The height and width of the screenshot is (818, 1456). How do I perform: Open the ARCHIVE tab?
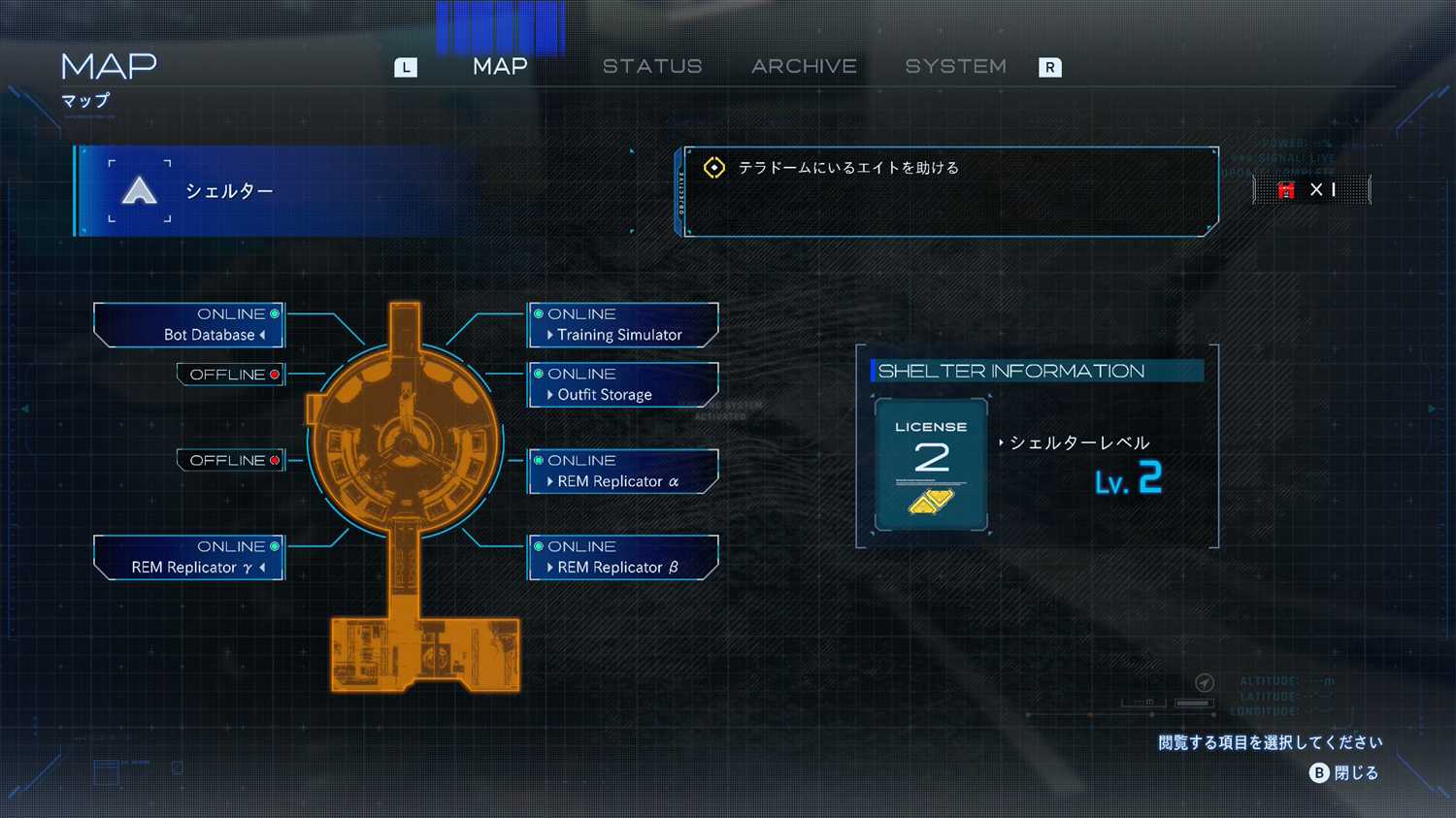804,67
